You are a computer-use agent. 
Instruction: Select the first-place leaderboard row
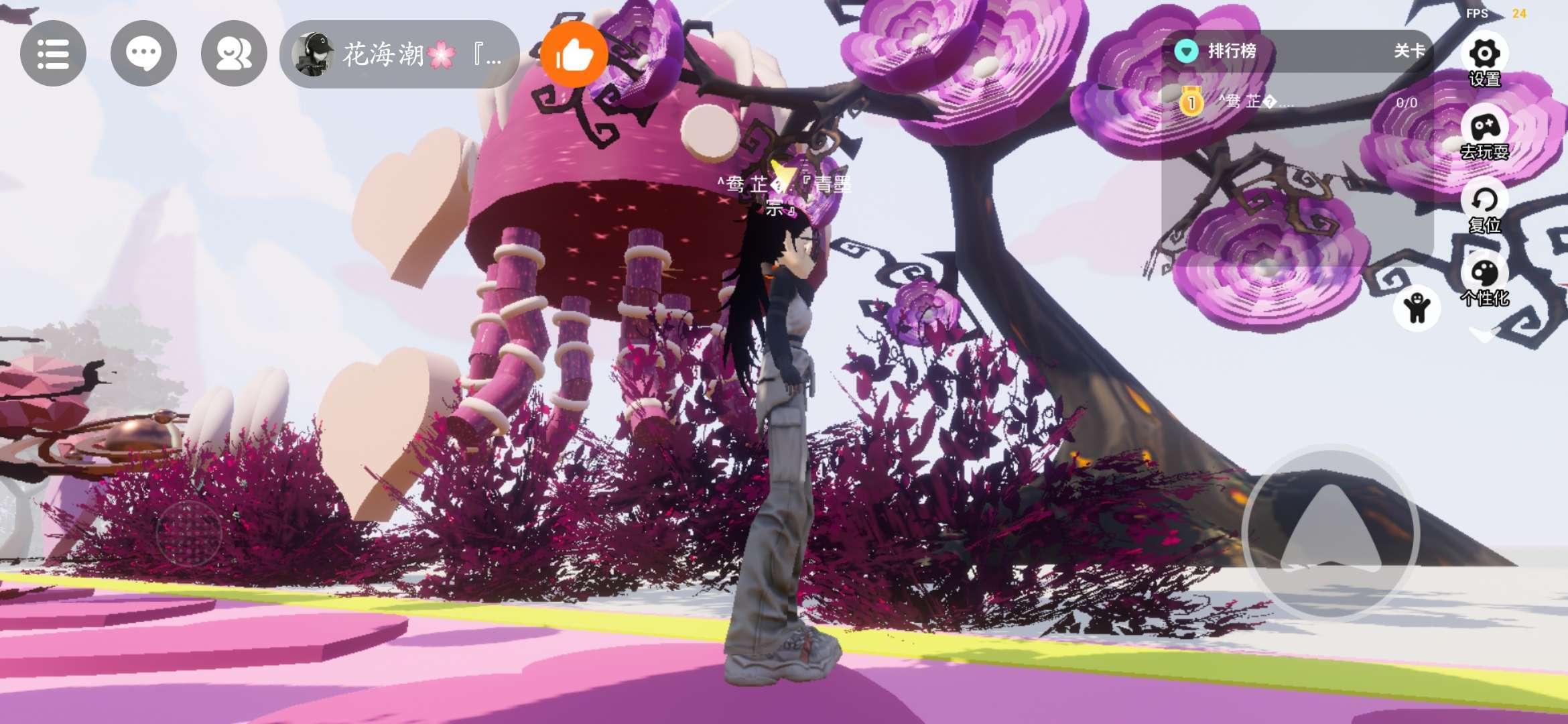(1297, 103)
